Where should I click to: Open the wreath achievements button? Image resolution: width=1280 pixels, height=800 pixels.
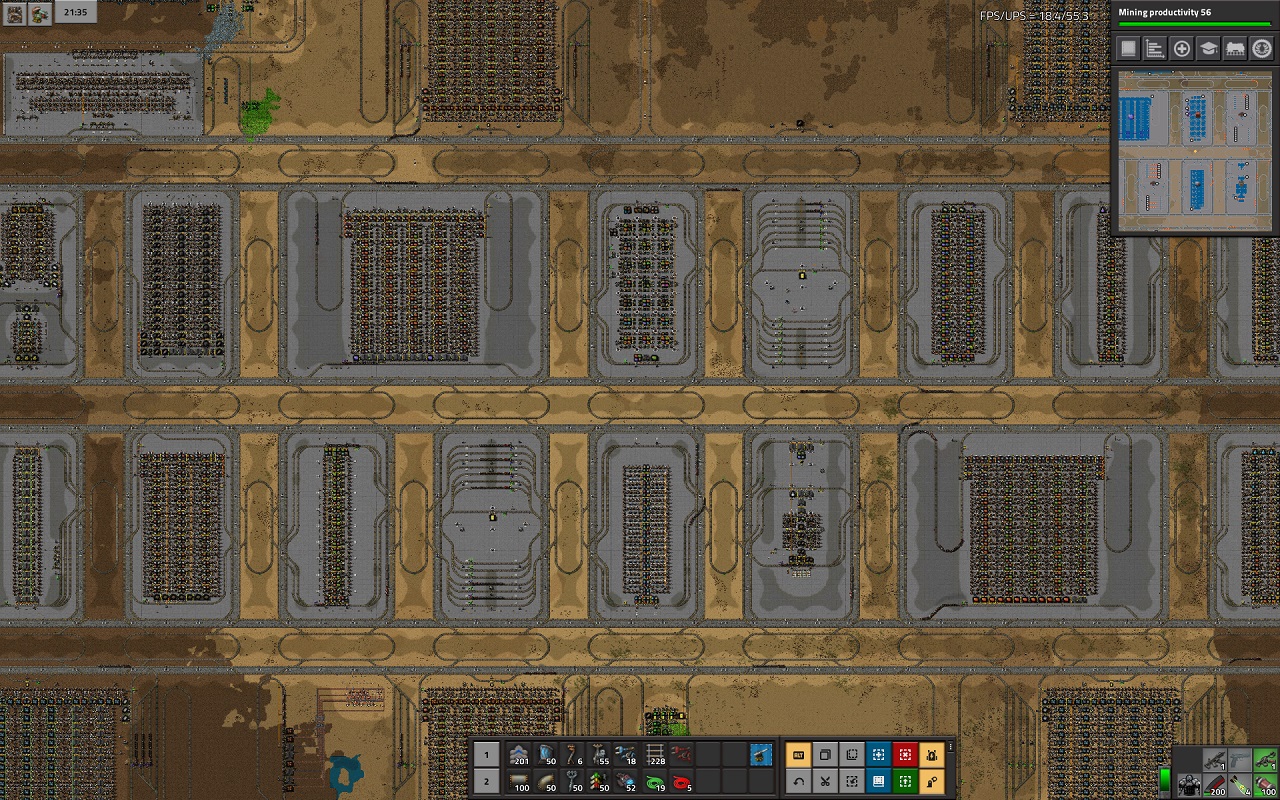tap(1262, 48)
